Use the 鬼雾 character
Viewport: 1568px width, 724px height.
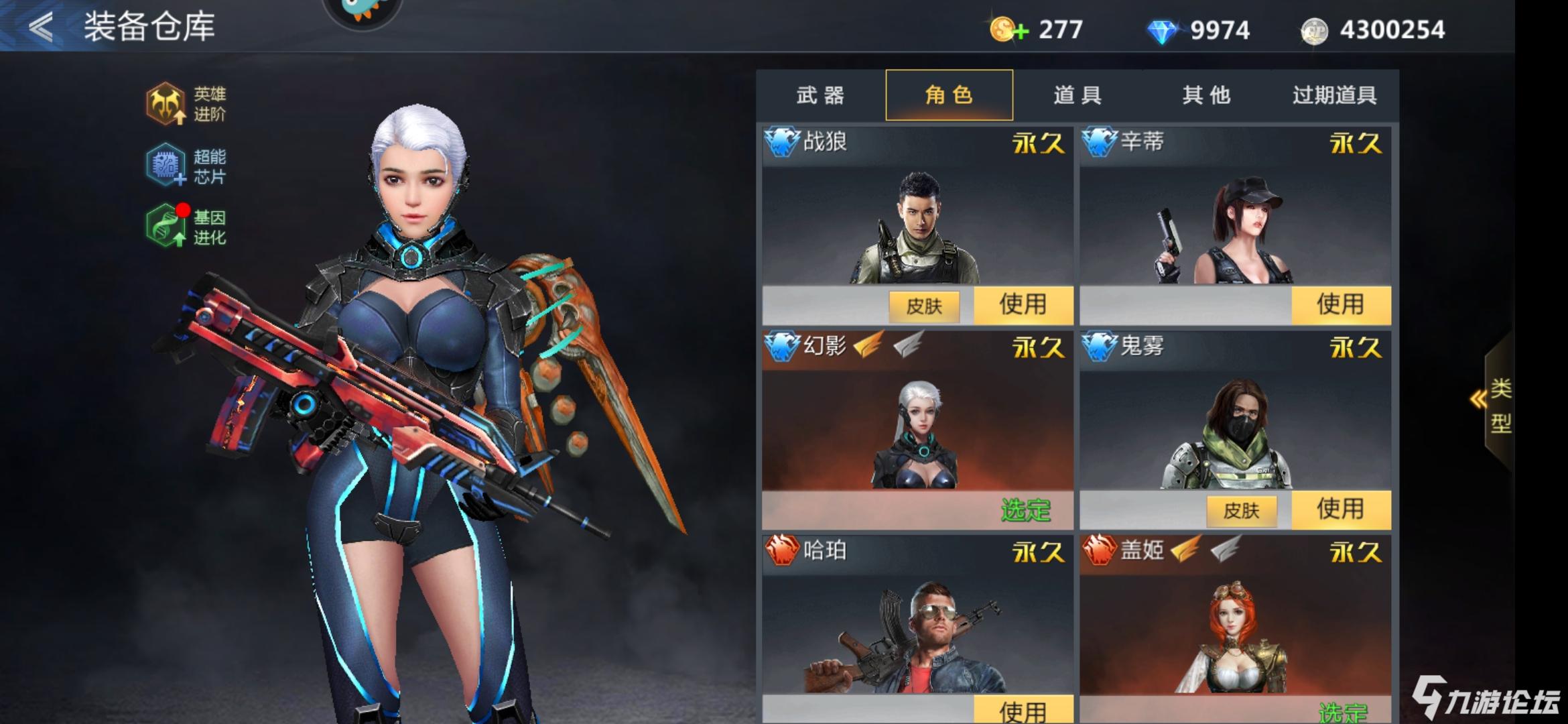tap(1340, 509)
